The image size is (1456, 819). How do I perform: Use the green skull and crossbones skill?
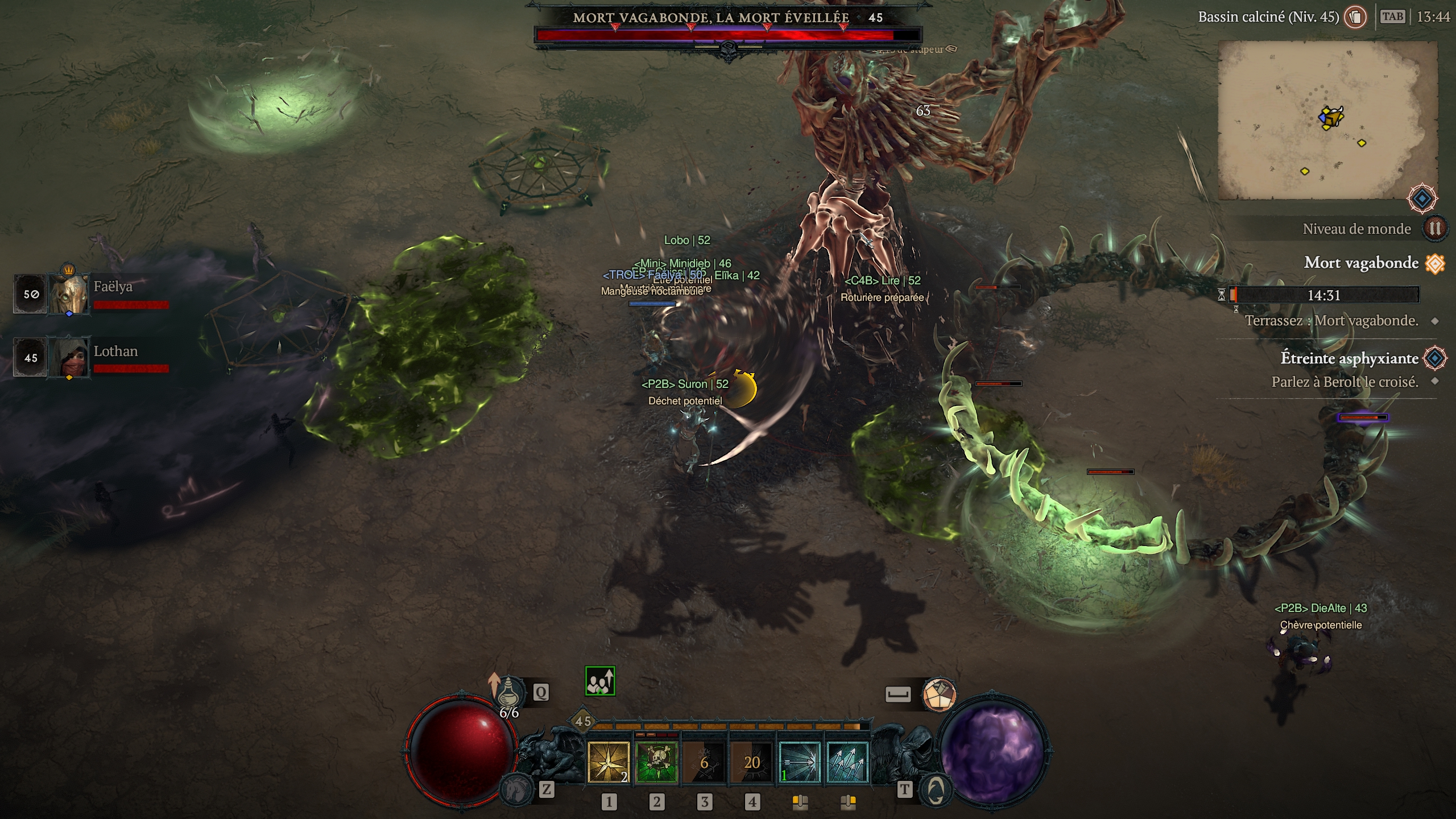657,762
